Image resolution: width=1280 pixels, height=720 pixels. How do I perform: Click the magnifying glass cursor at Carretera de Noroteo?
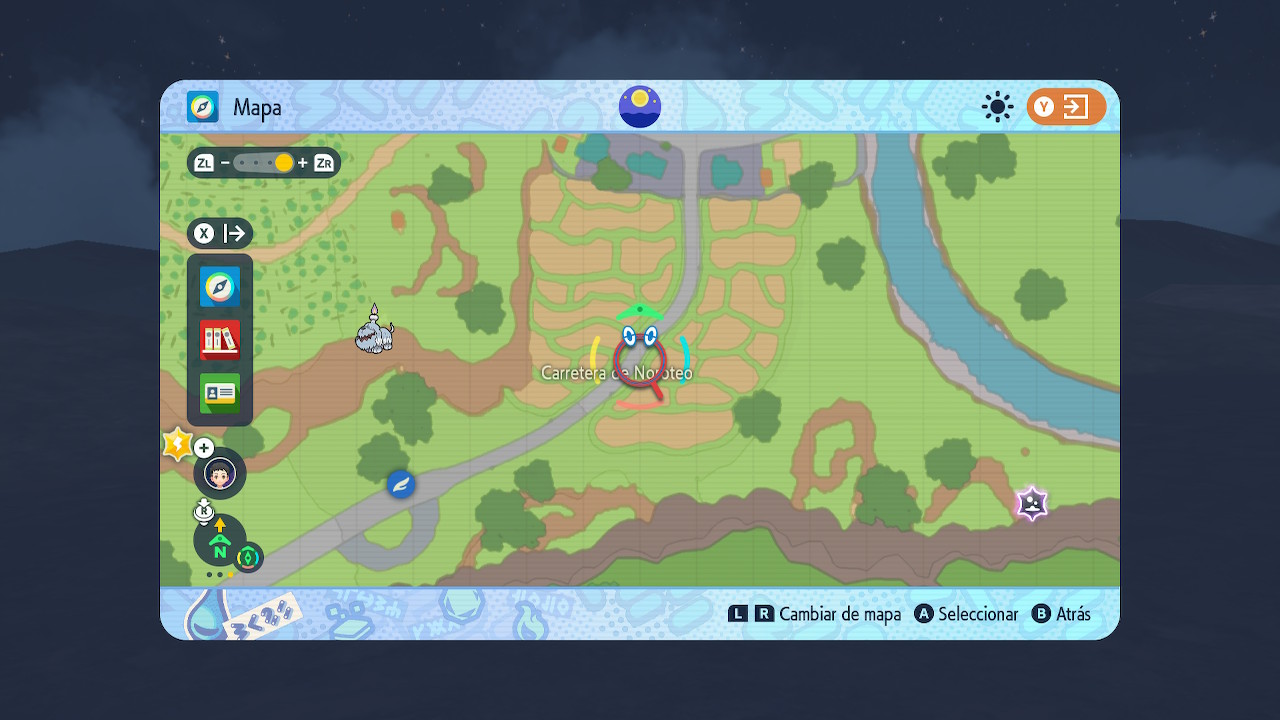point(640,363)
